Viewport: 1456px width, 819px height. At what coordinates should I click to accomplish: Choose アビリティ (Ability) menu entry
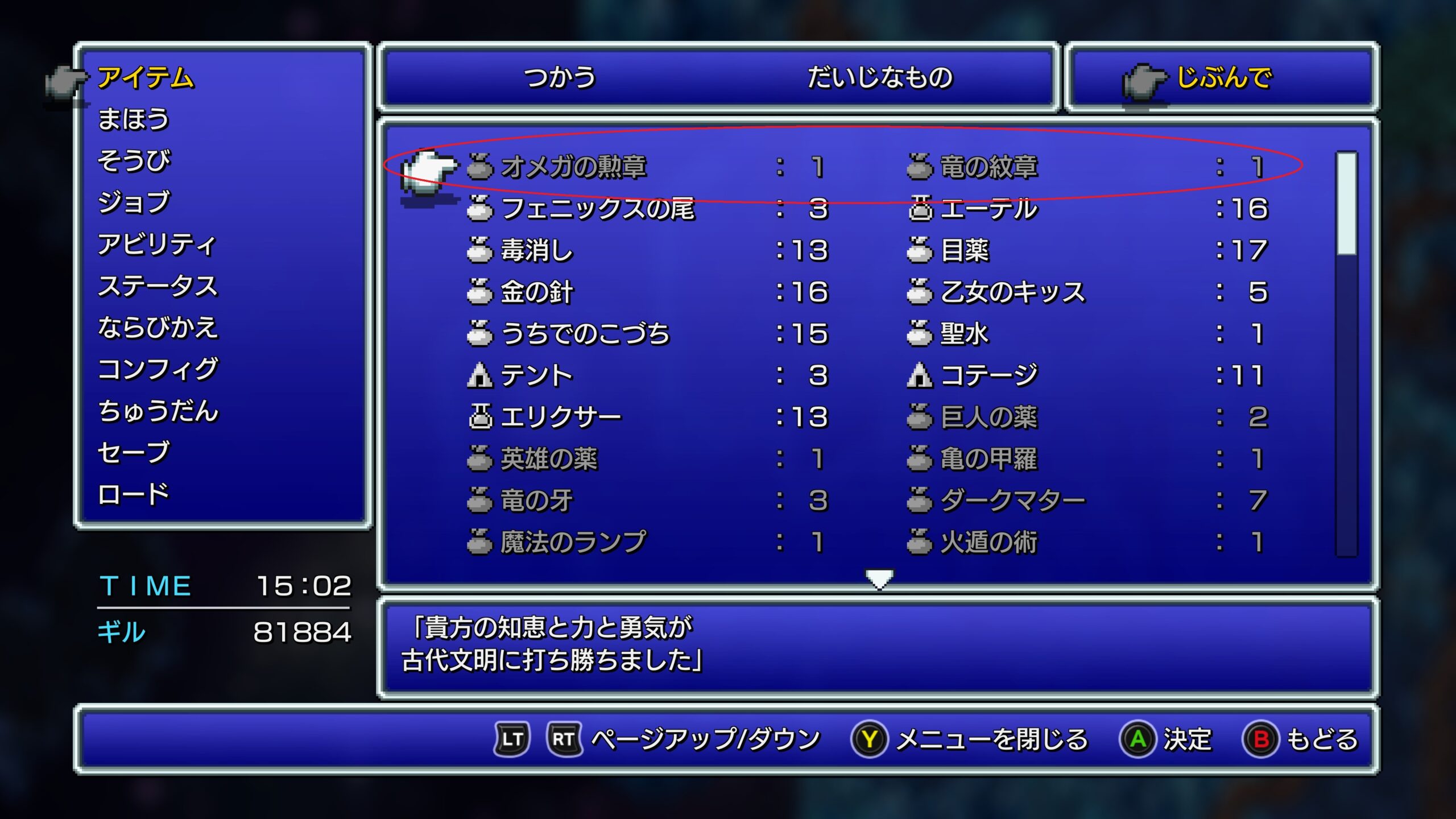(157, 245)
